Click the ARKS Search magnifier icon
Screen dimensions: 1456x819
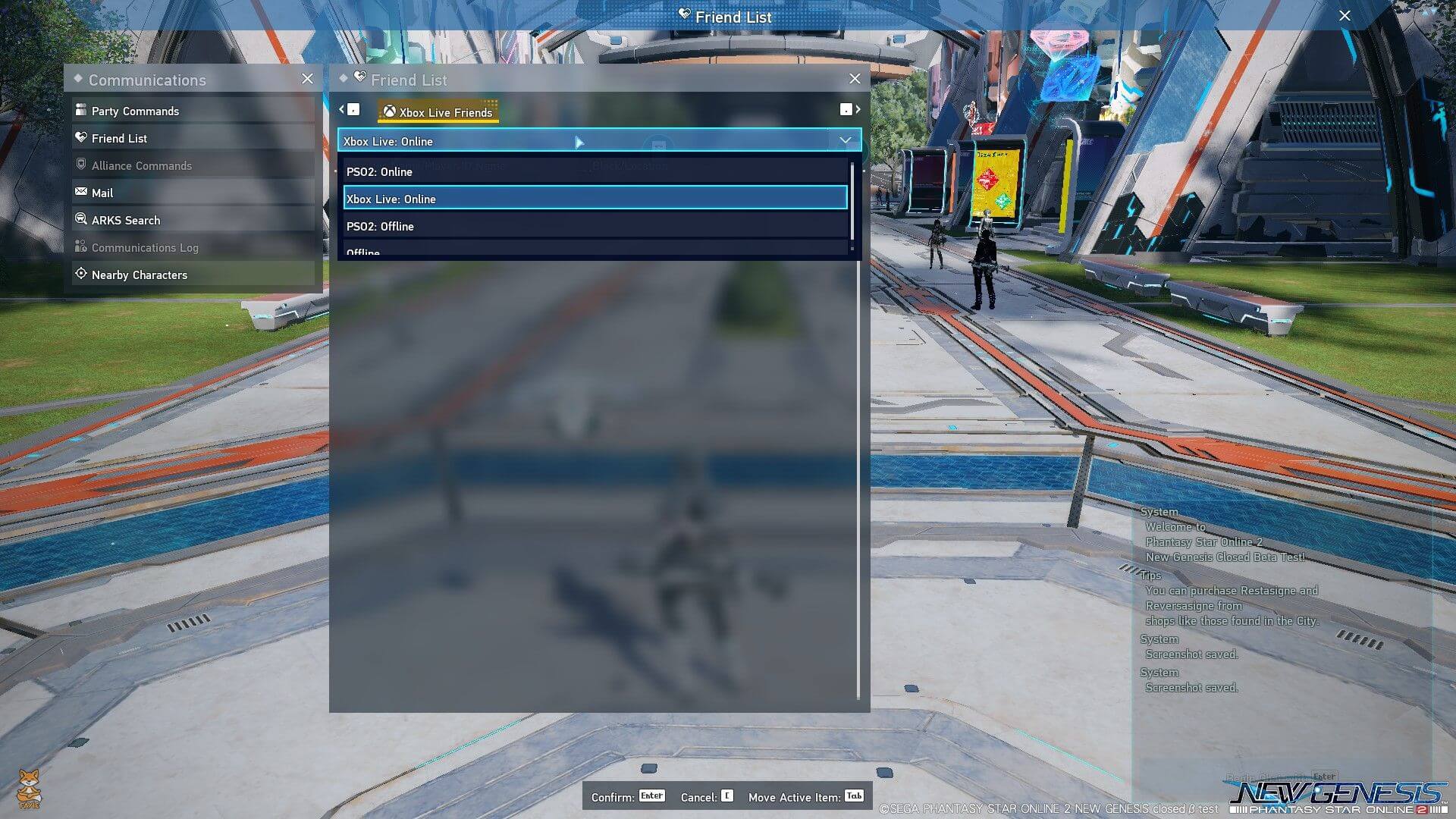[81, 219]
